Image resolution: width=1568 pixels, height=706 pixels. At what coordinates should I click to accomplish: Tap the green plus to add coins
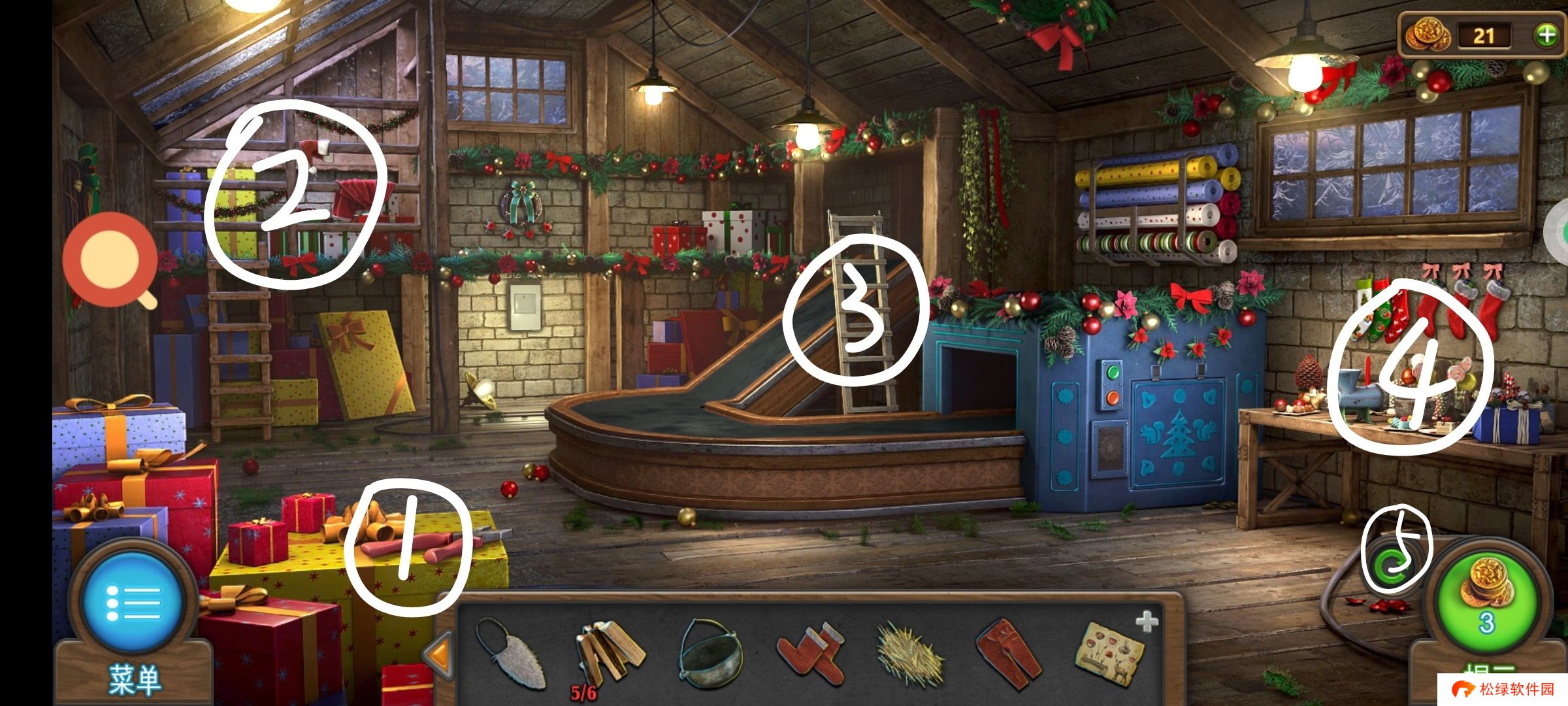pyautogui.click(x=1546, y=35)
